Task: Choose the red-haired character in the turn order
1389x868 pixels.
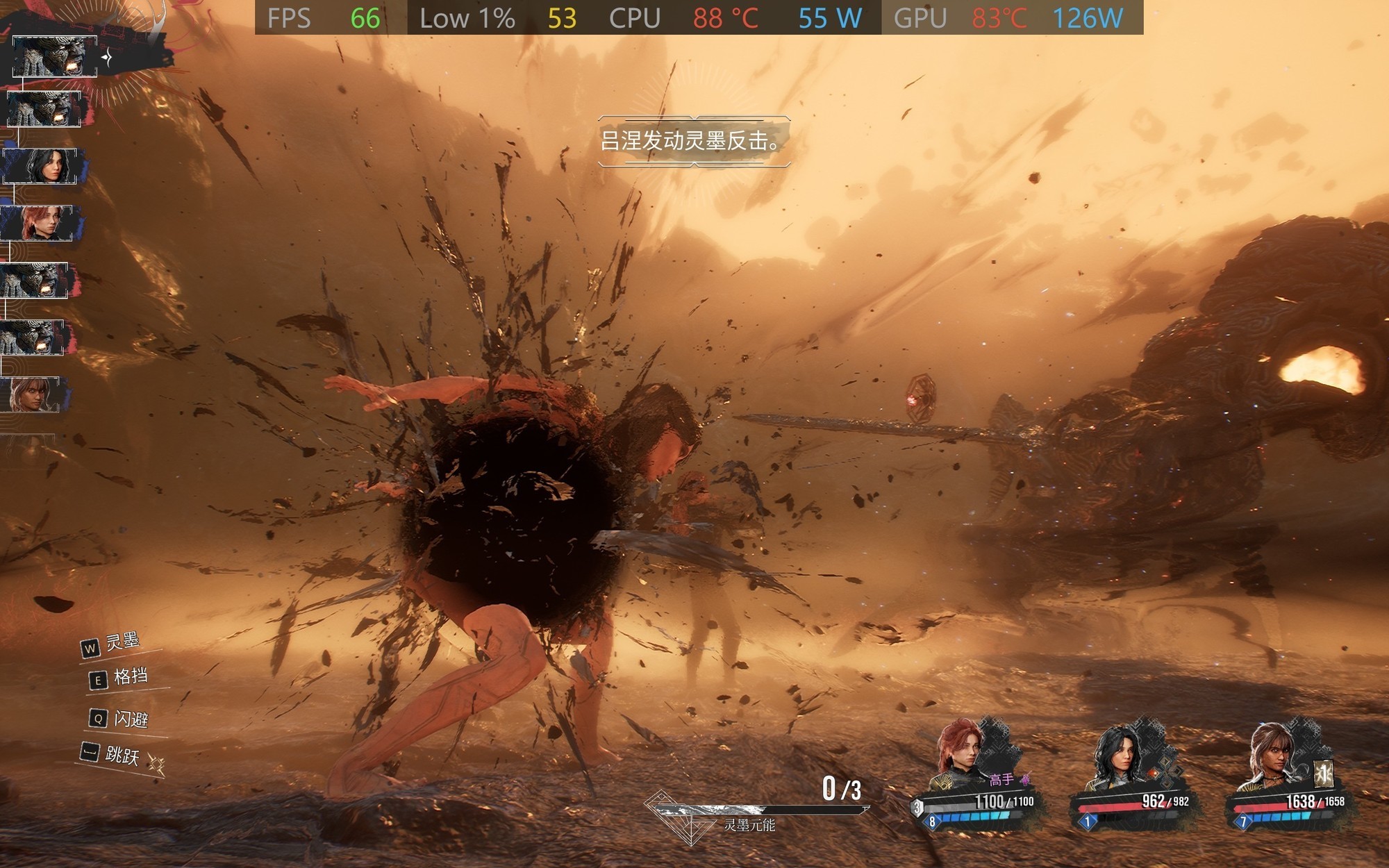Action: (x=40, y=223)
